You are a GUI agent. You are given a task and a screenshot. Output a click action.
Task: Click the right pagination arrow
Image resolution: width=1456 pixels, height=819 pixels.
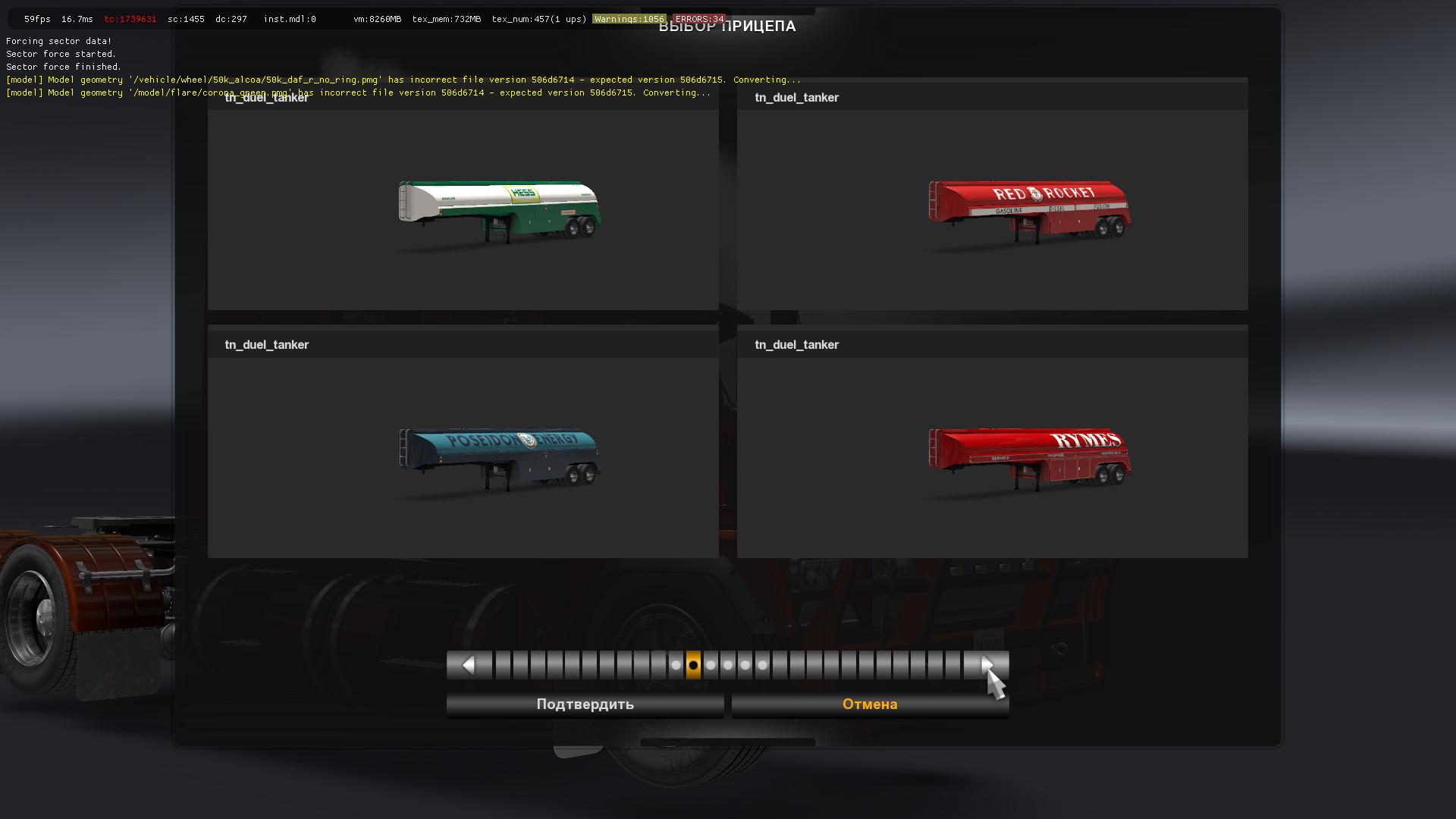tap(987, 664)
